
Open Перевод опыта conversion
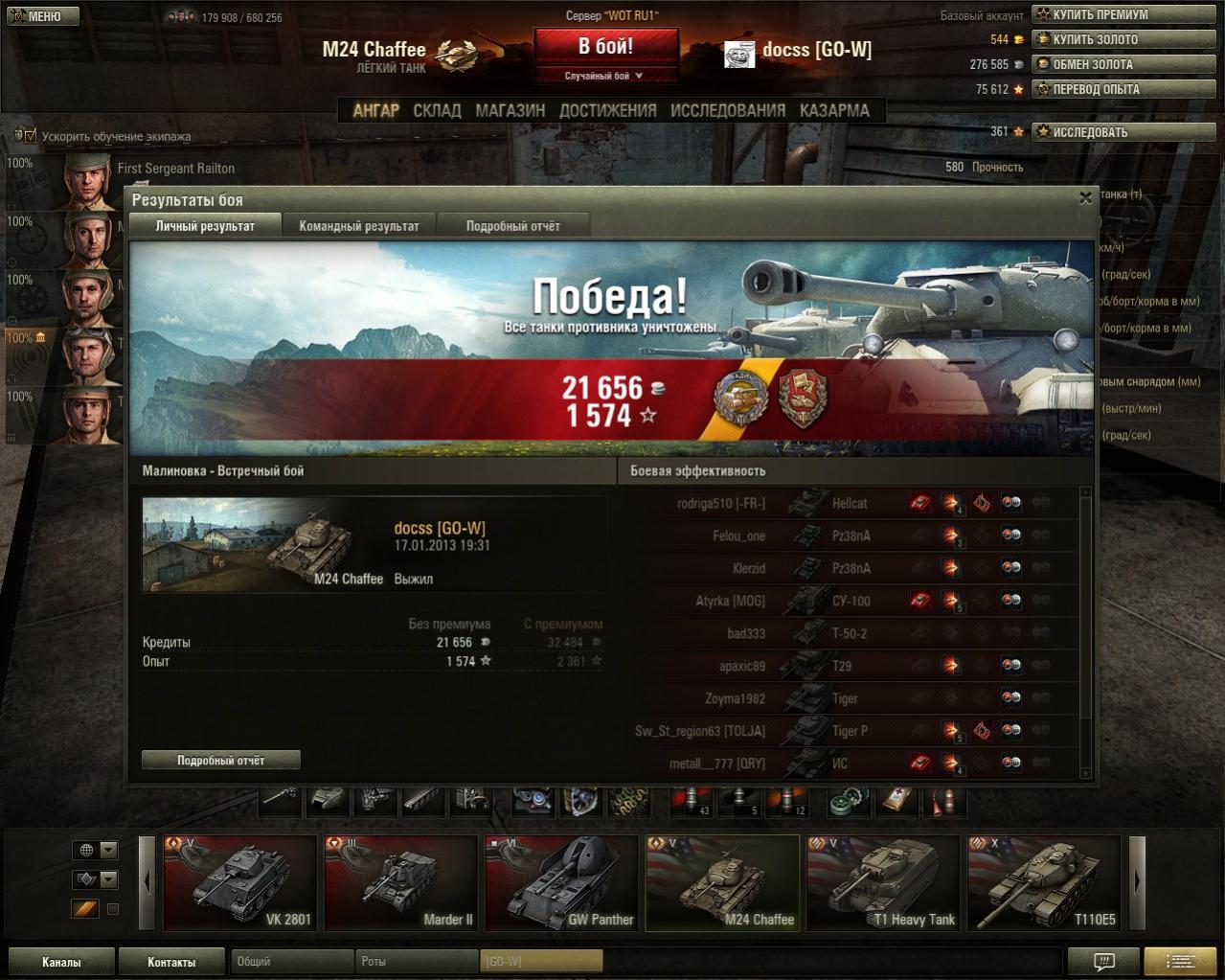(x=1125, y=89)
